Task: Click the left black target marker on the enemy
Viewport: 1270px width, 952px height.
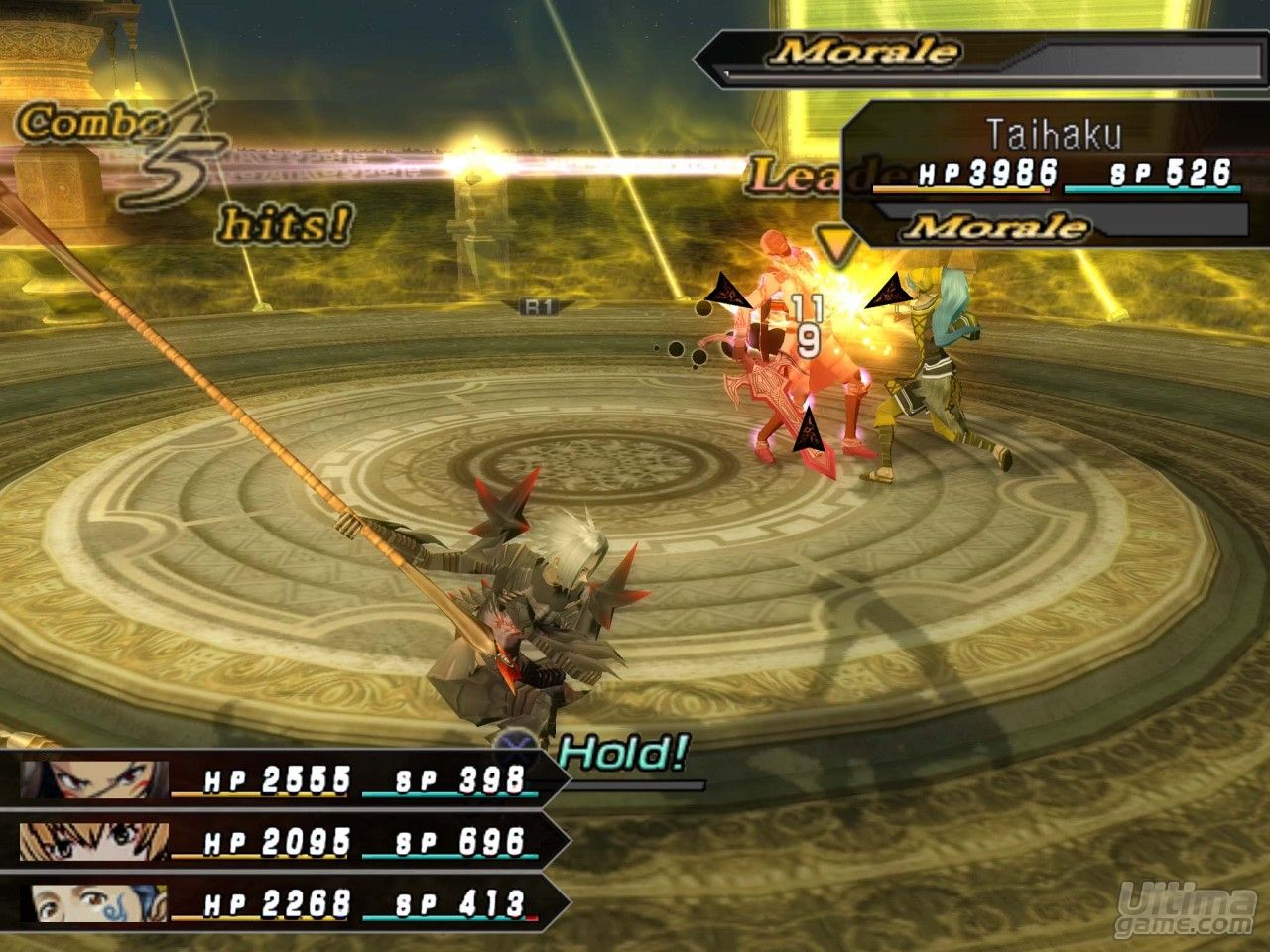Action: click(x=729, y=290)
